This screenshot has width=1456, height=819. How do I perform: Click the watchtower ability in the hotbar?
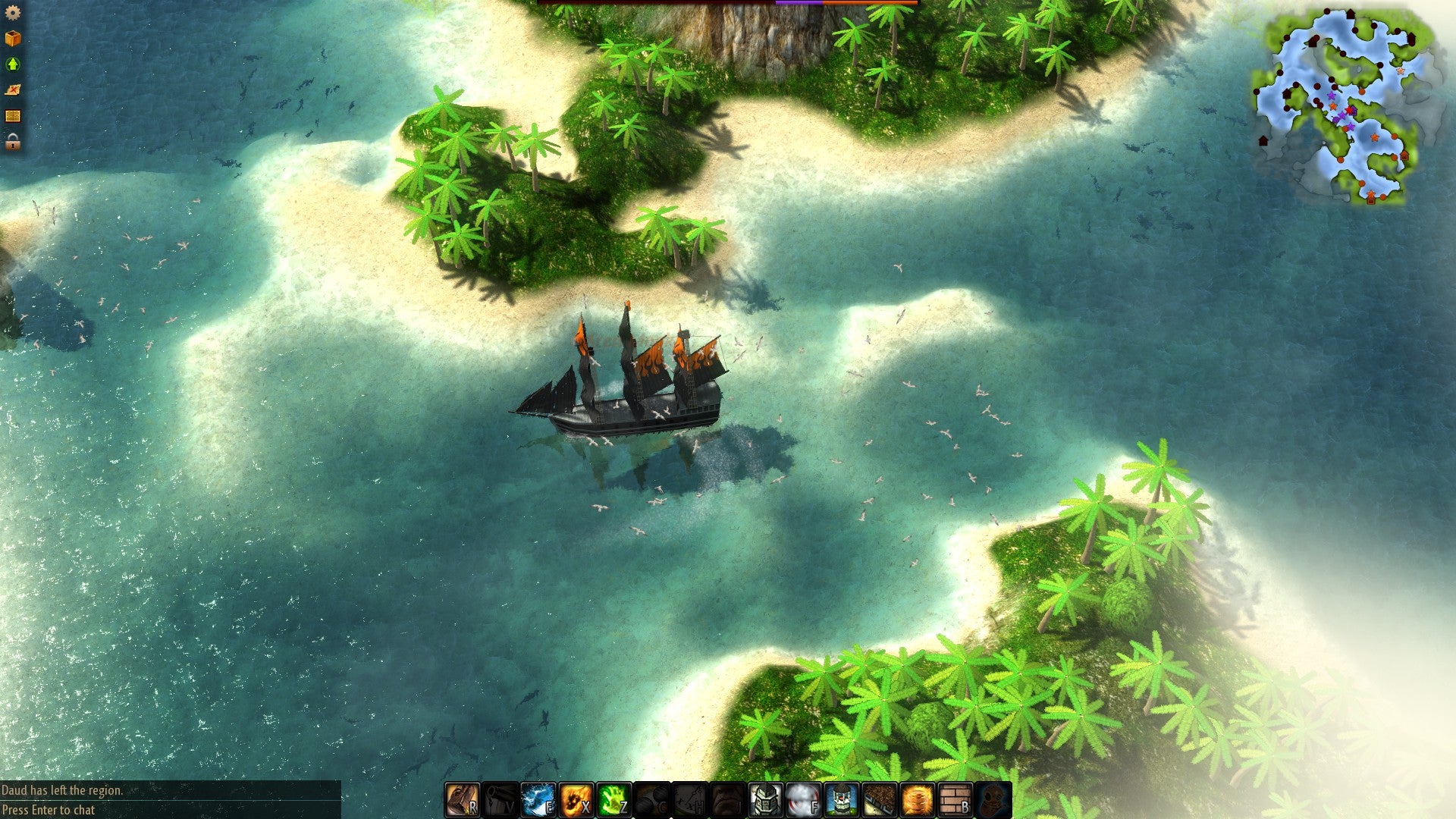[842, 798]
